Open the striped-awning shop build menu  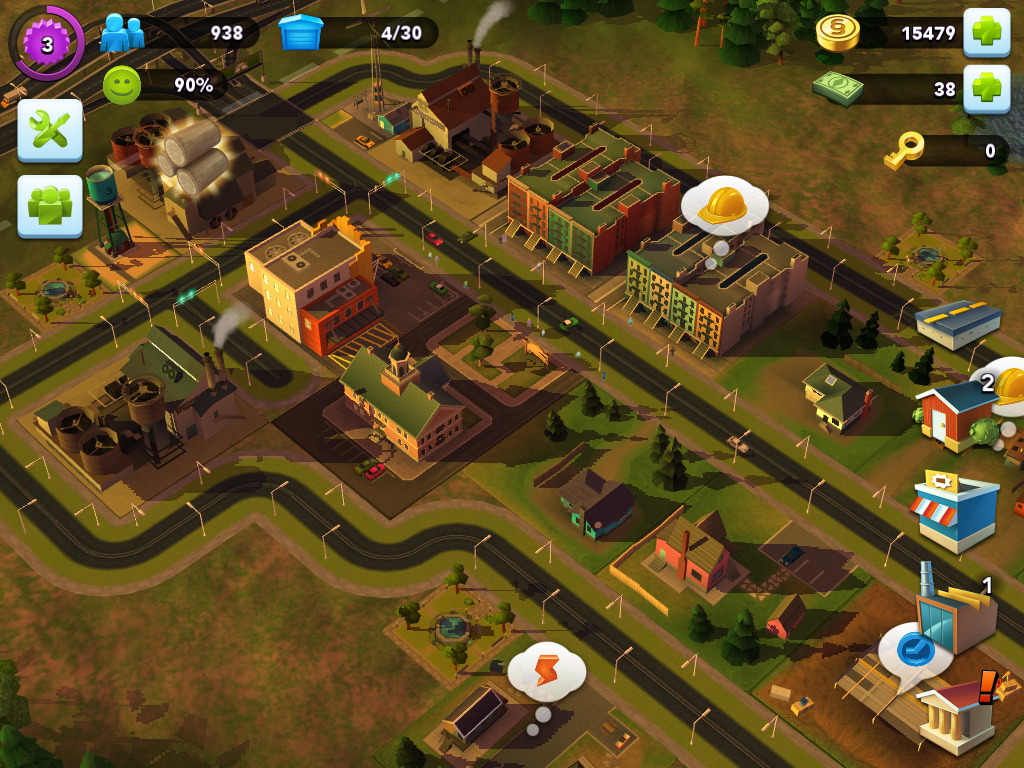point(955,510)
